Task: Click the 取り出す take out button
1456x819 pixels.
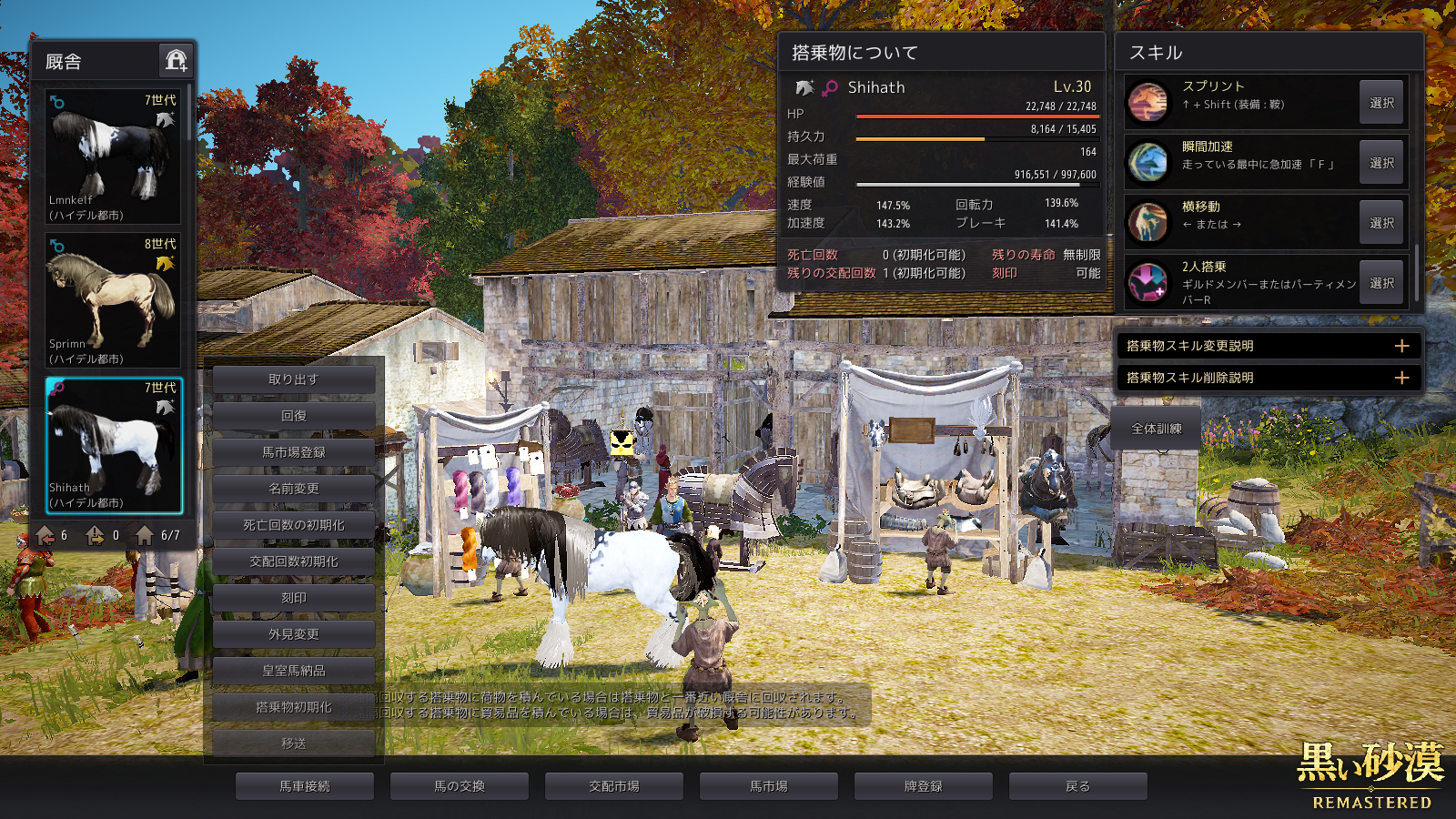Action: pos(294,379)
